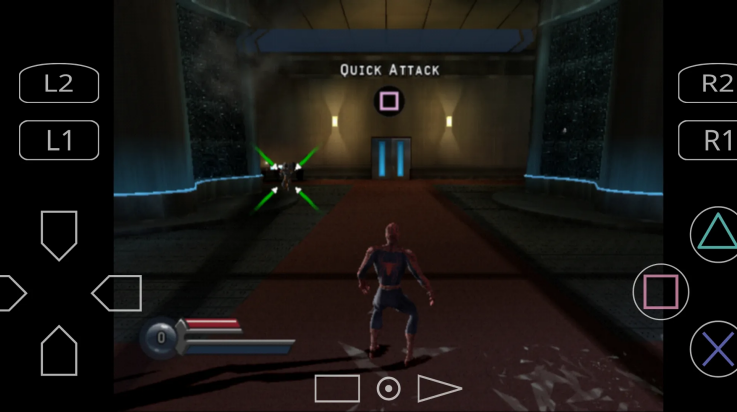Tap the D-pad down button
The width and height of the screenshot is (737, 412).
point(59,350)
